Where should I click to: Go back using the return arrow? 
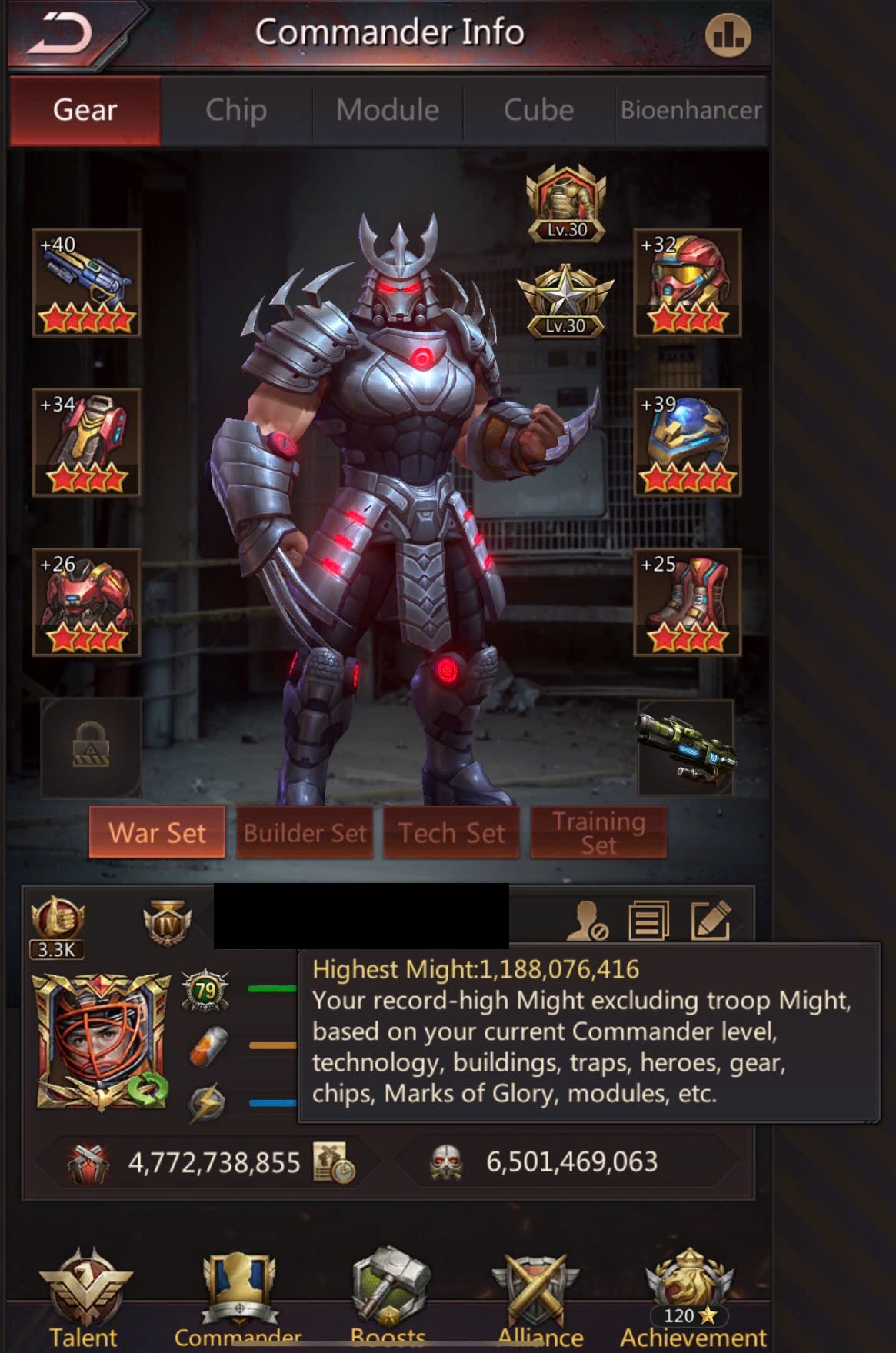coord(60,35)
